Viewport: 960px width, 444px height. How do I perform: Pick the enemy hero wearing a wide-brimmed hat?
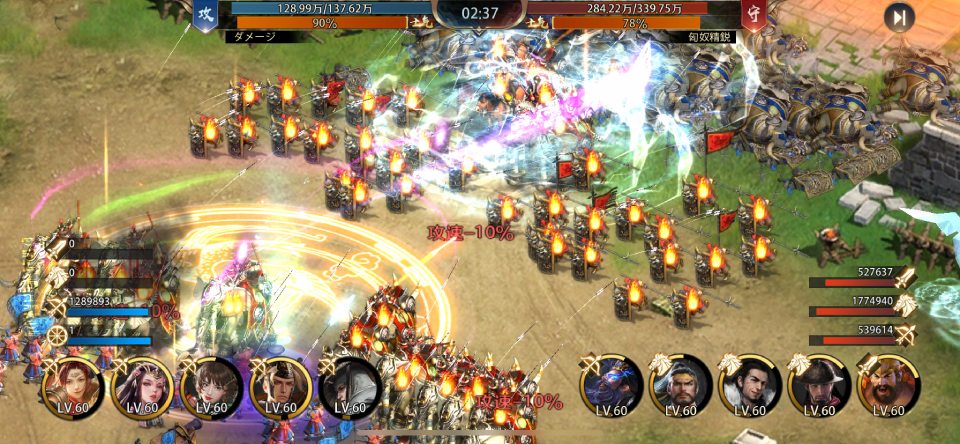(819, 386)
